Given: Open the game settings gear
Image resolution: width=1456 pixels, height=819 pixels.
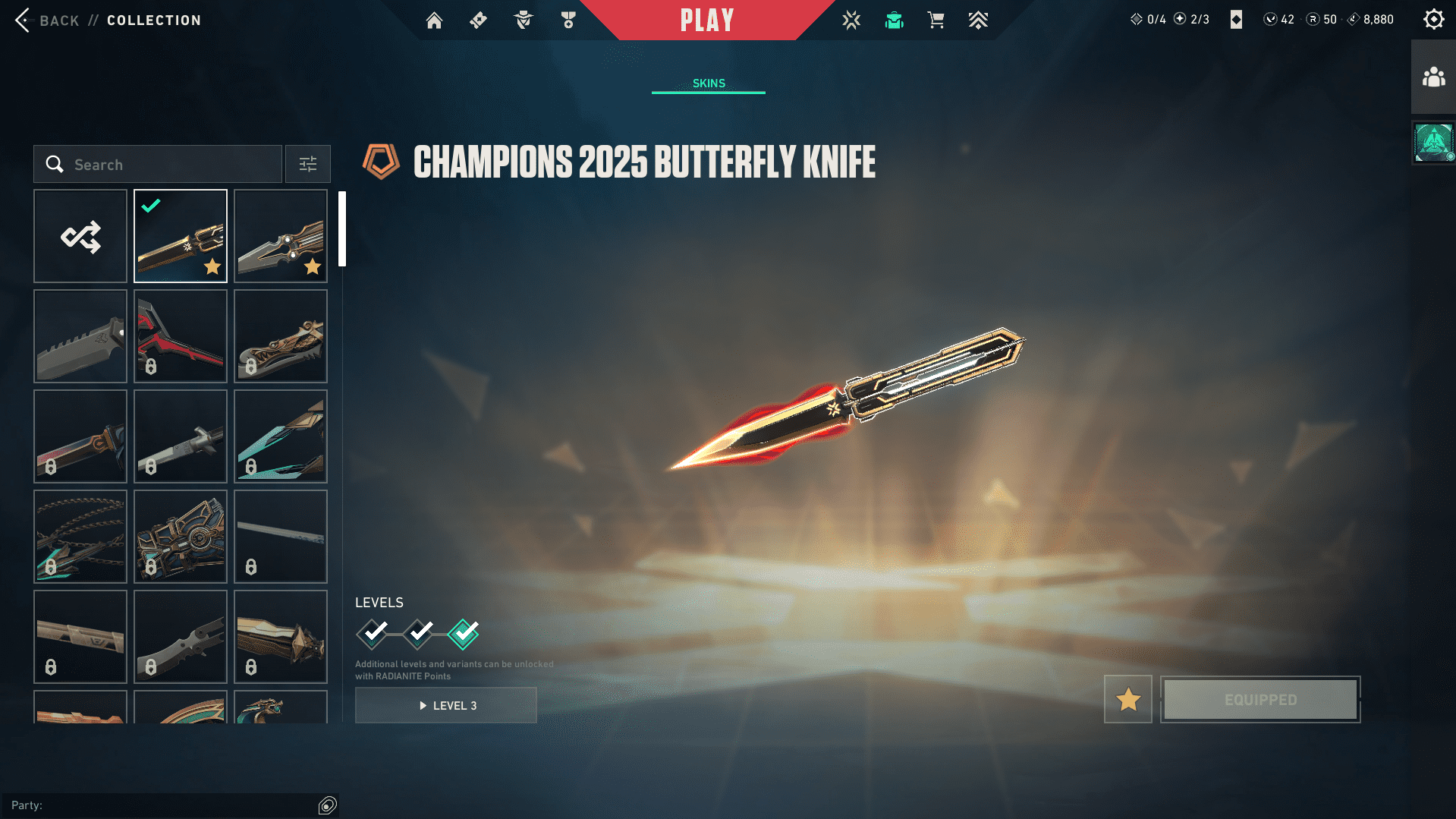Looking at the screenshot, I should click(1433, 18).
